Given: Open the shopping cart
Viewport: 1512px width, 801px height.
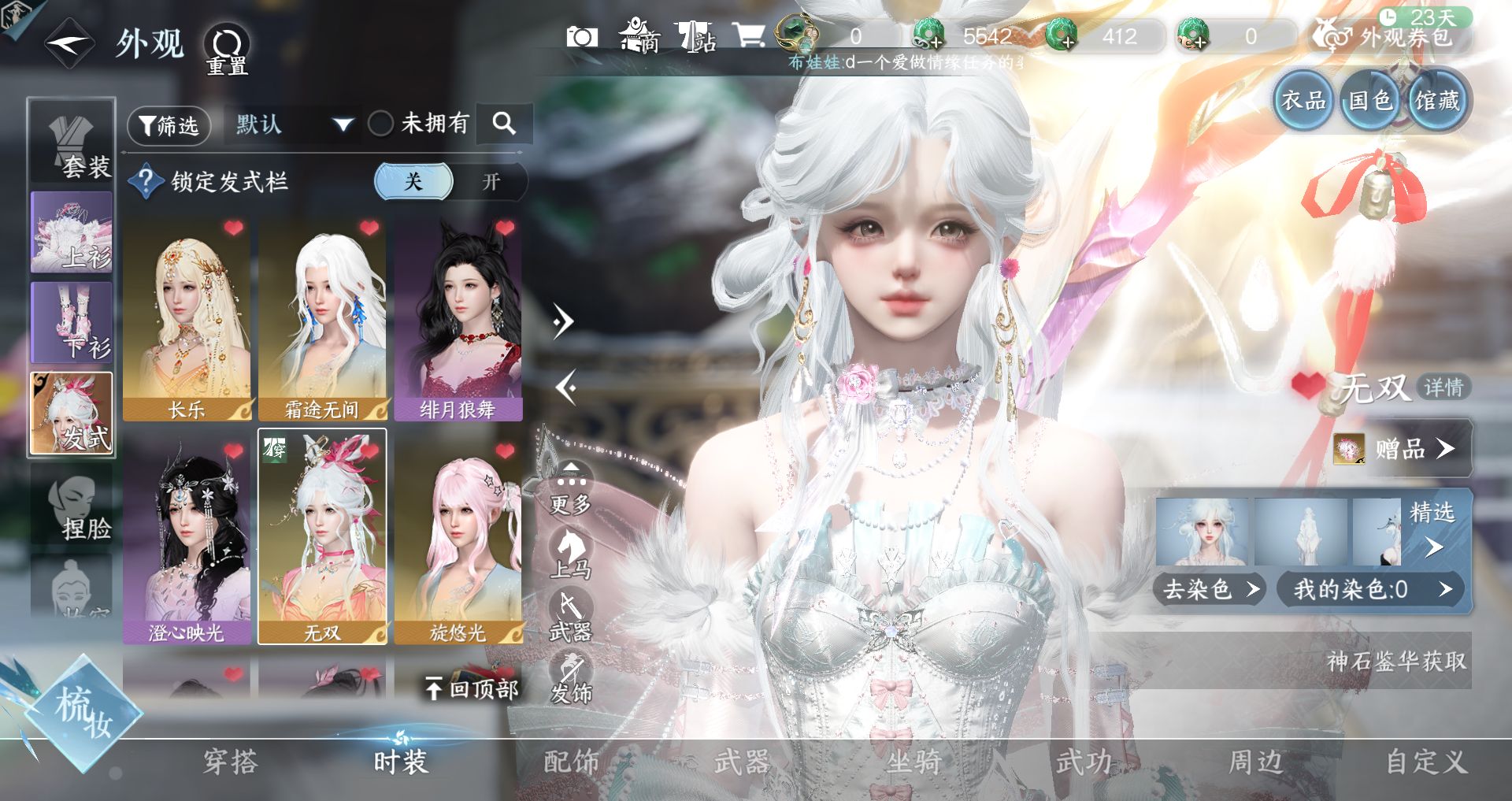Looking at the screenshot, I should pos(748,35).
